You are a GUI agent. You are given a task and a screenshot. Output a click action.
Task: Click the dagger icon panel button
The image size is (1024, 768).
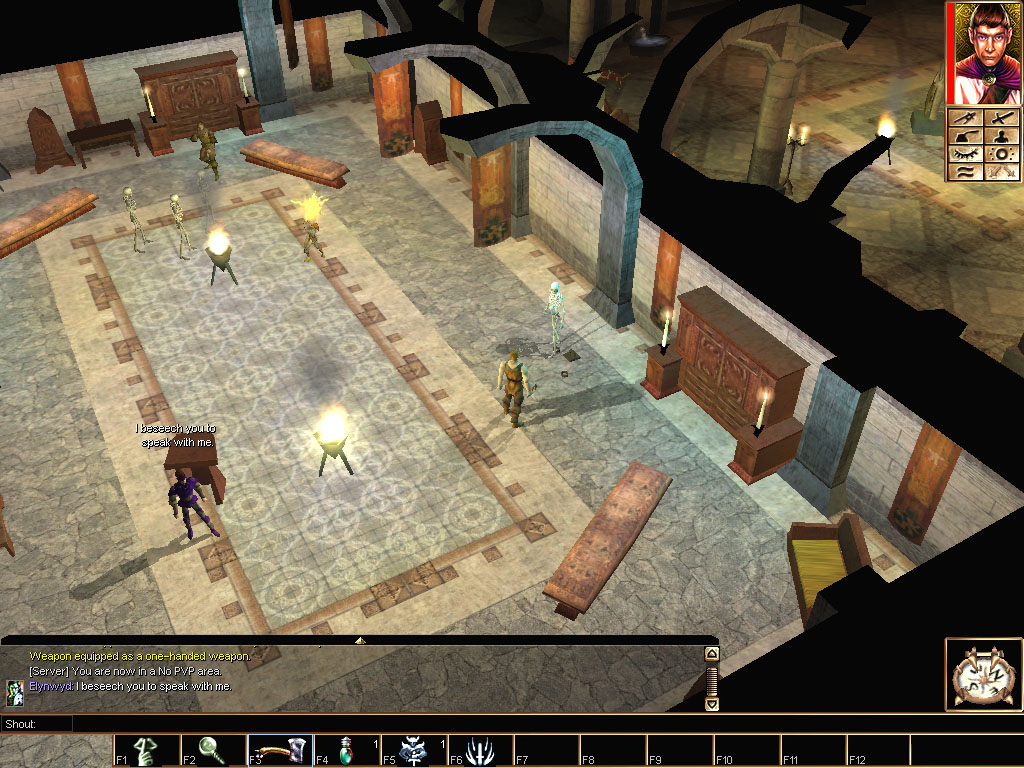coord(963,119)
